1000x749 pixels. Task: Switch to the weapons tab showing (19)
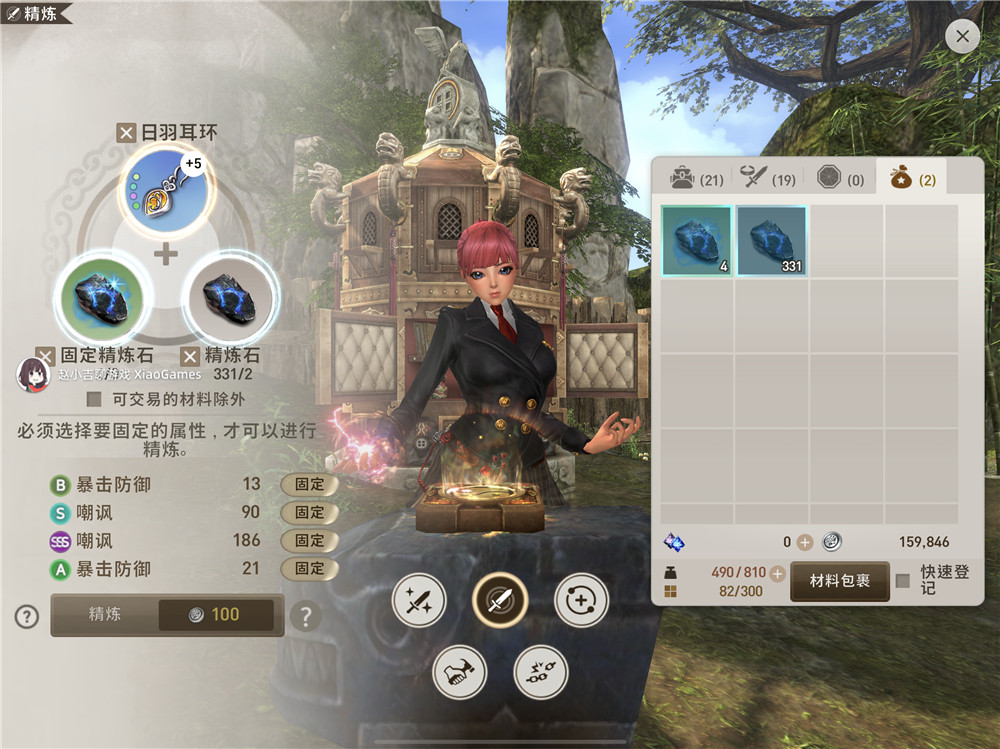pyautogui.click(x=768, y=179)
